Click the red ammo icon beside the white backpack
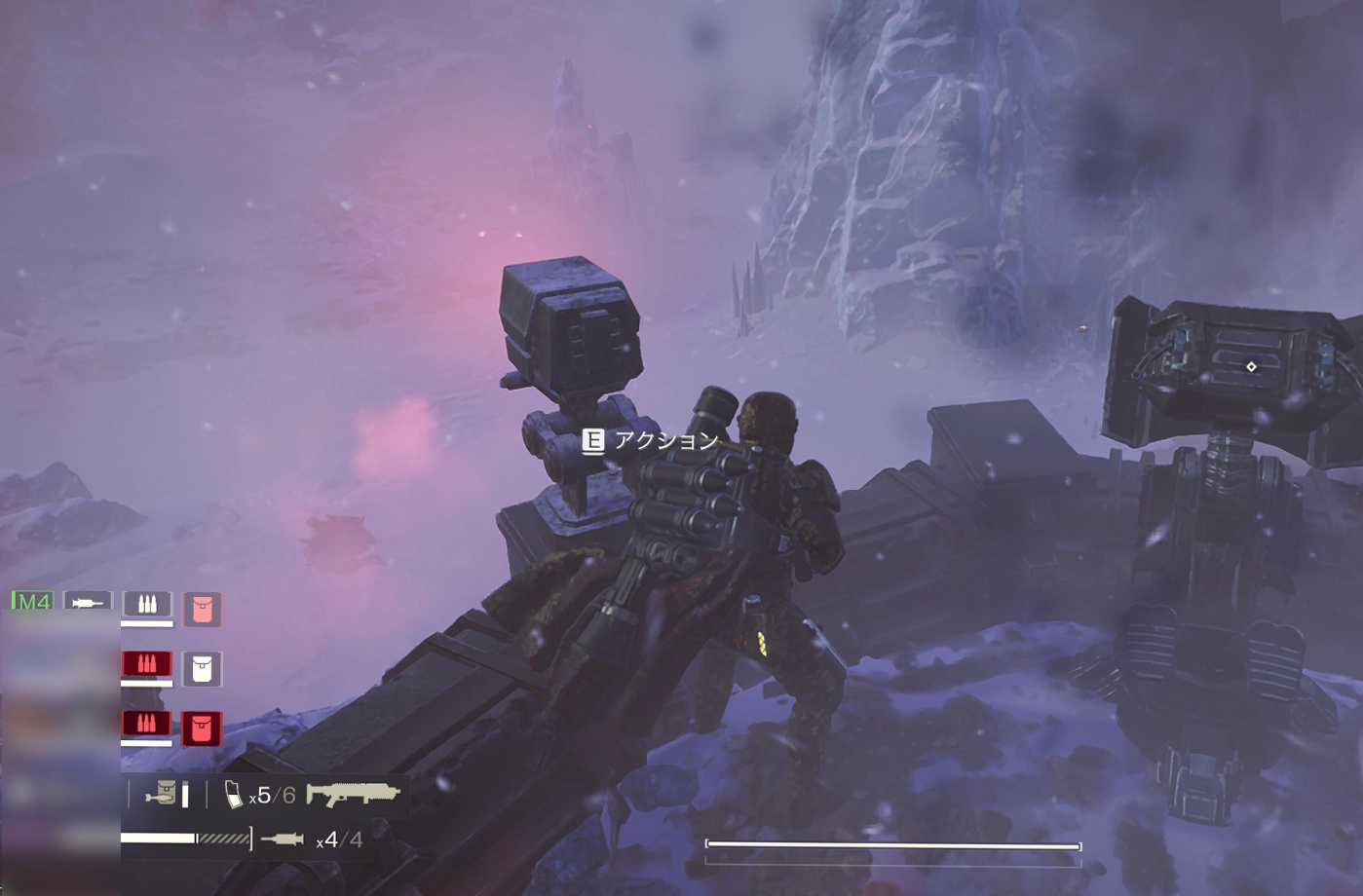This screenshot has height=896, width=1363. click(x=146, y=664)
